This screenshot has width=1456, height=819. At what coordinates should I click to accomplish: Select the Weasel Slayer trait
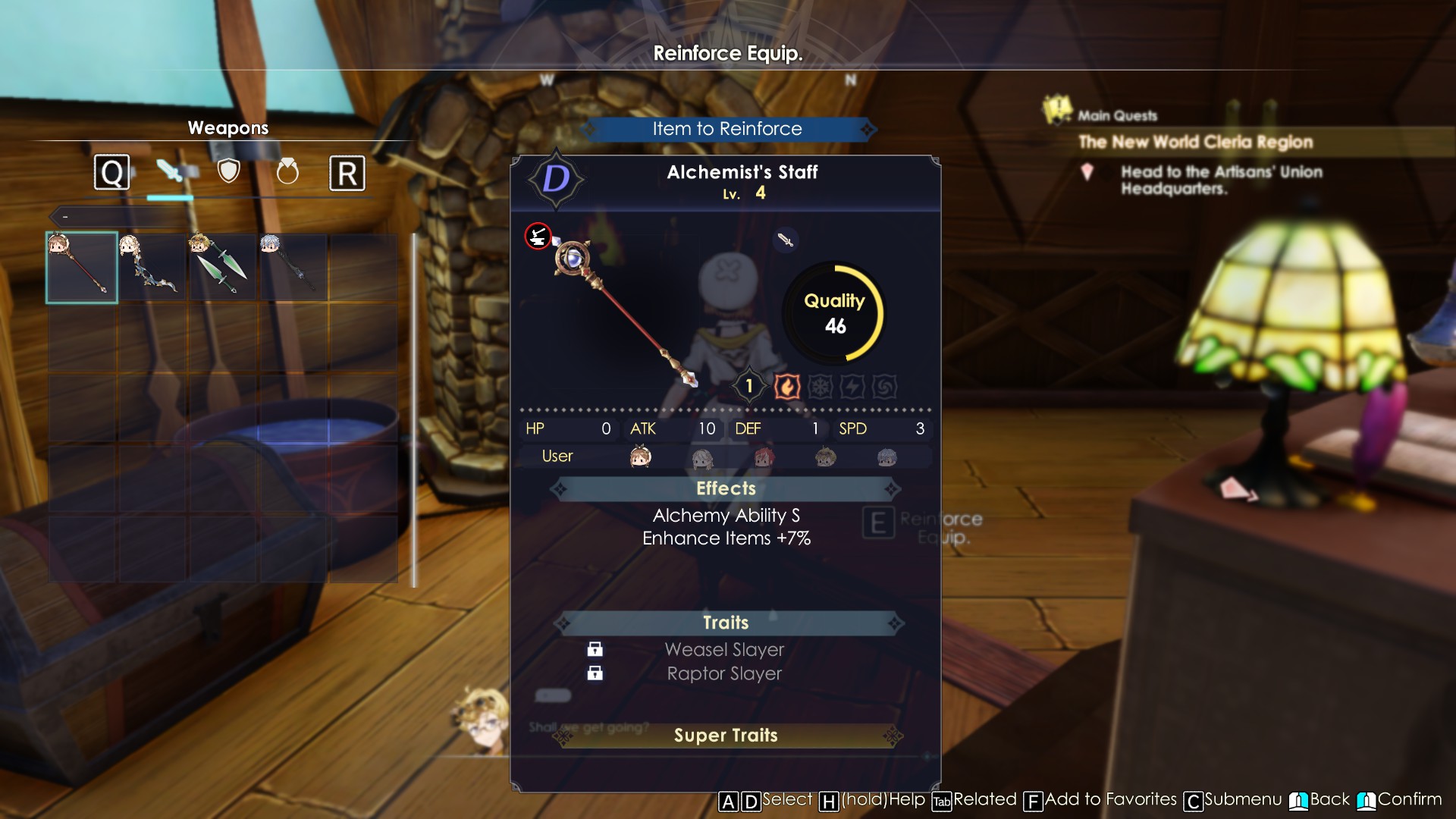pos(724,650)
